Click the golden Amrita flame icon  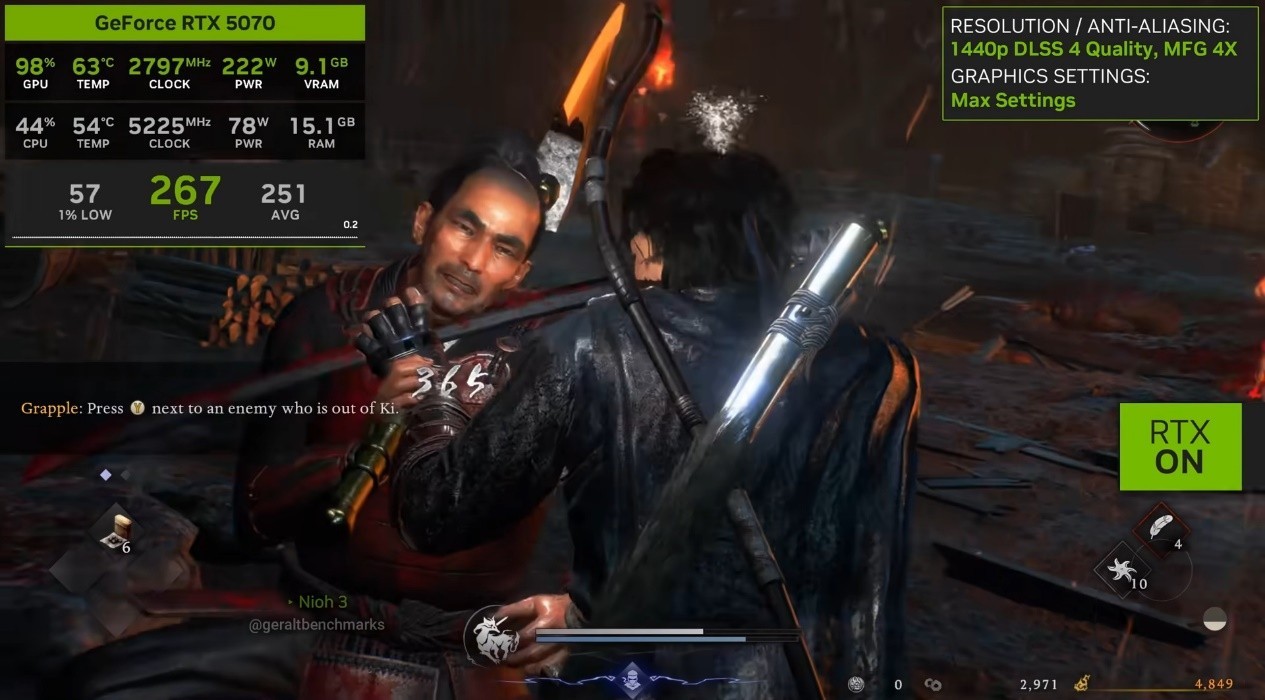pyautogui.click(x=1082, y=685)
